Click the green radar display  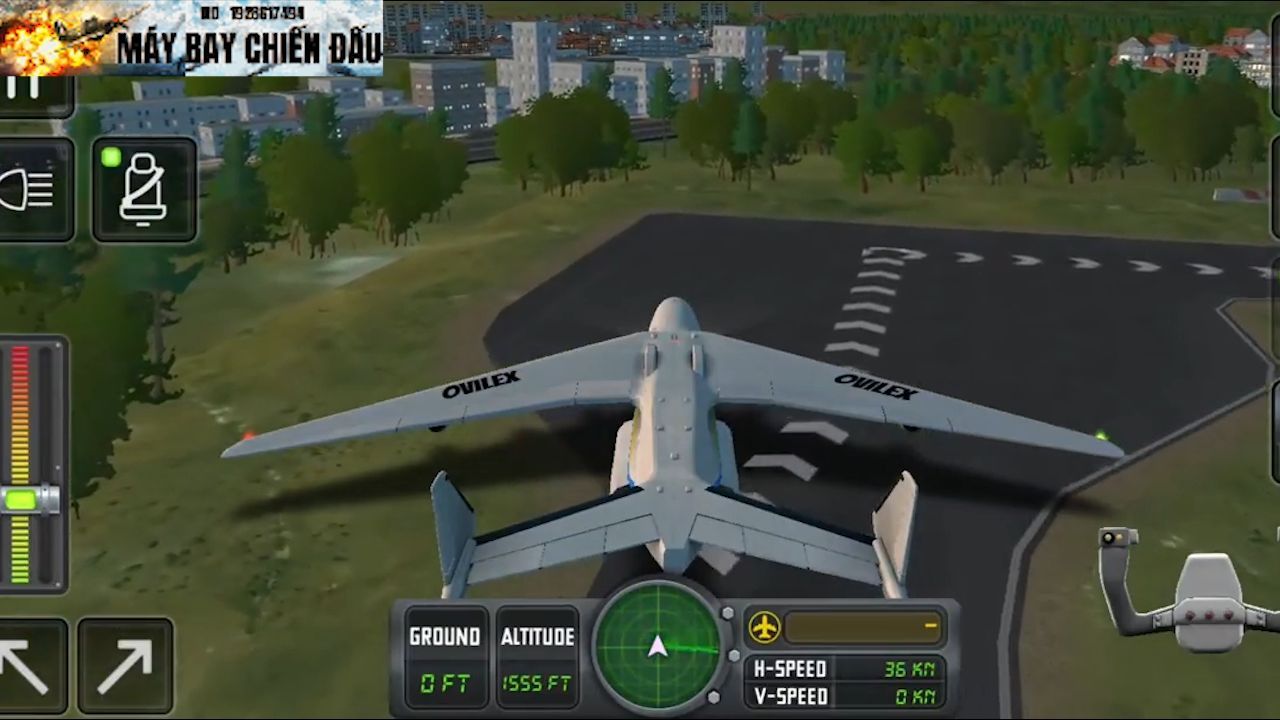657,646
